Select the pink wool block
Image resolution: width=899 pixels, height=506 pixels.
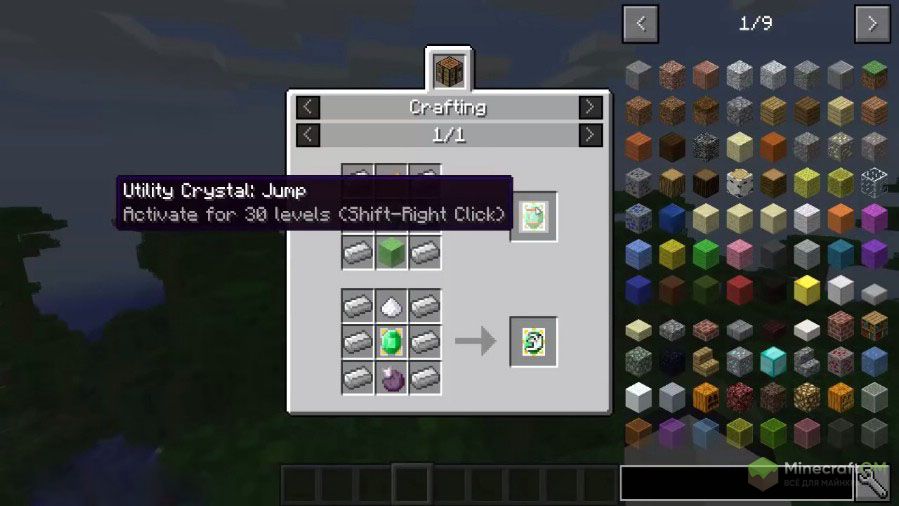[x=739, y=253]
